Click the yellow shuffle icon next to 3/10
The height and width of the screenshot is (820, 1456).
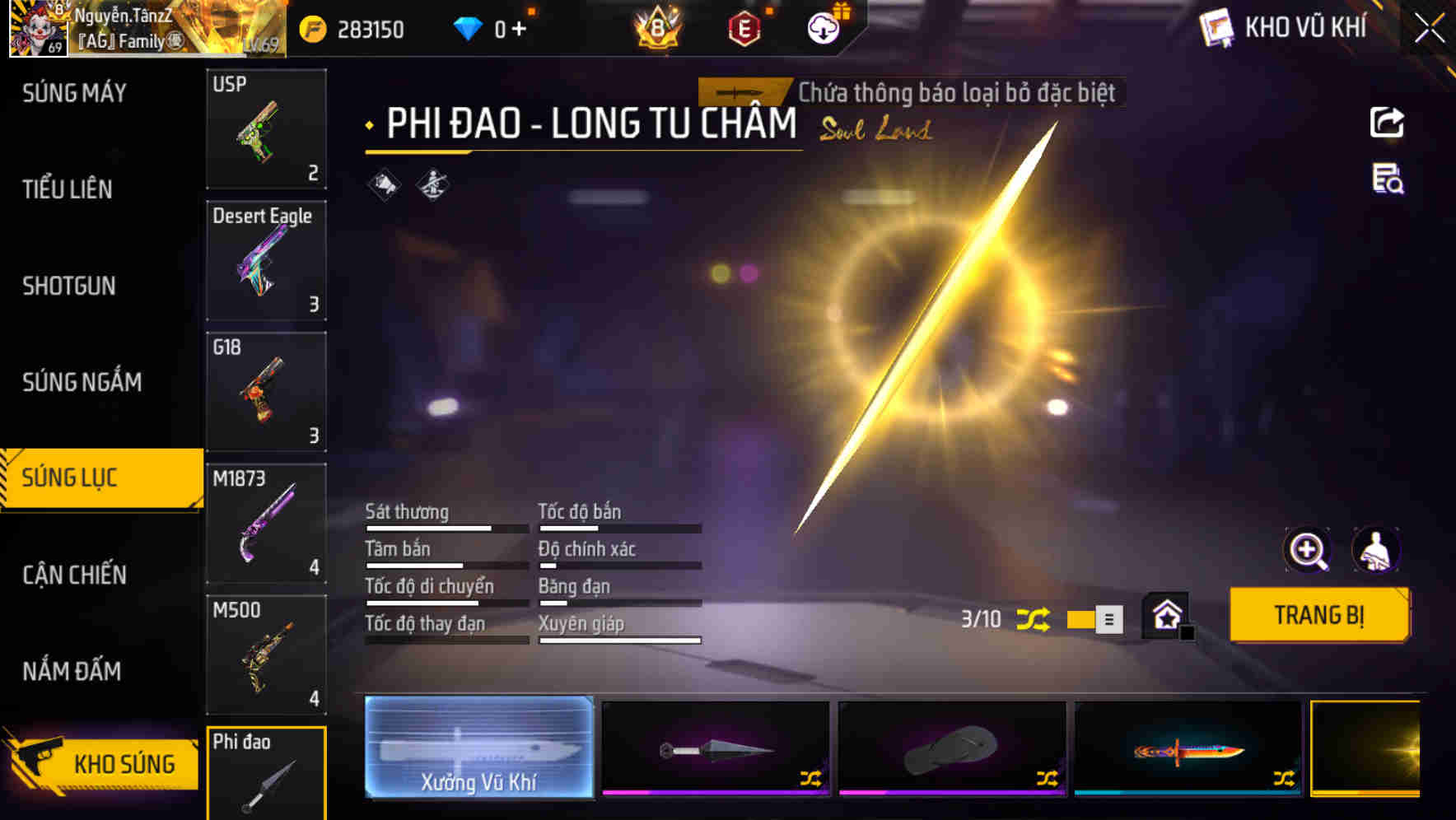(1035, 619)
